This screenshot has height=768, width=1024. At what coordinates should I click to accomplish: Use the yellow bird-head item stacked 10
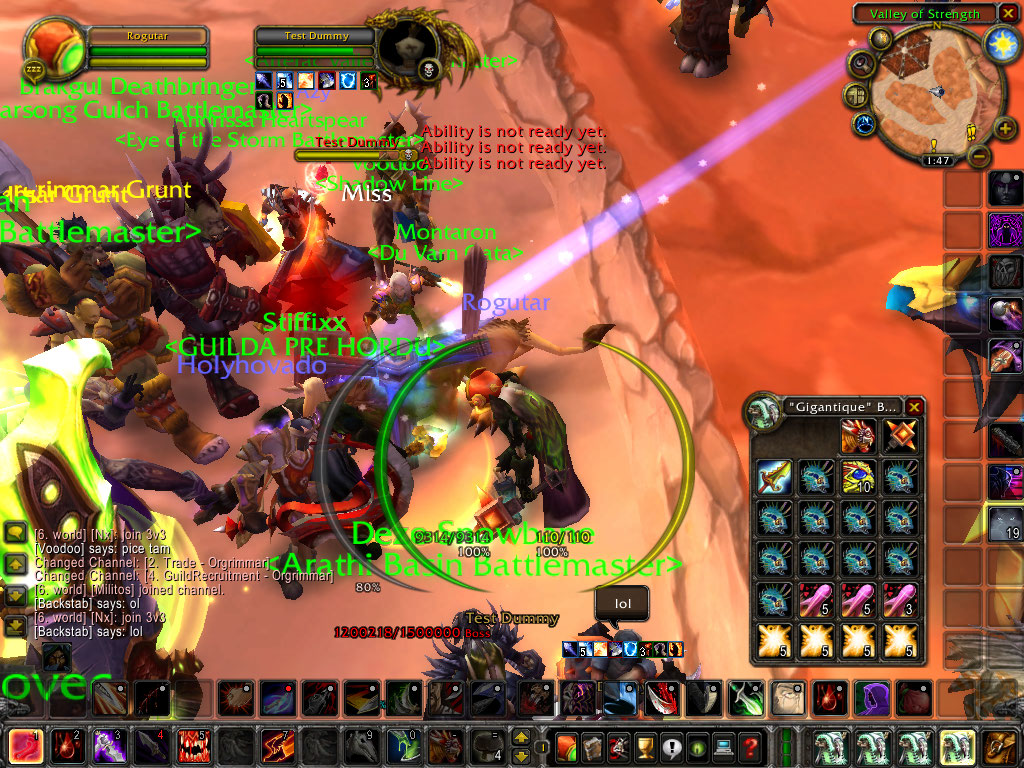pyautogui.click(x=857, y=478)
